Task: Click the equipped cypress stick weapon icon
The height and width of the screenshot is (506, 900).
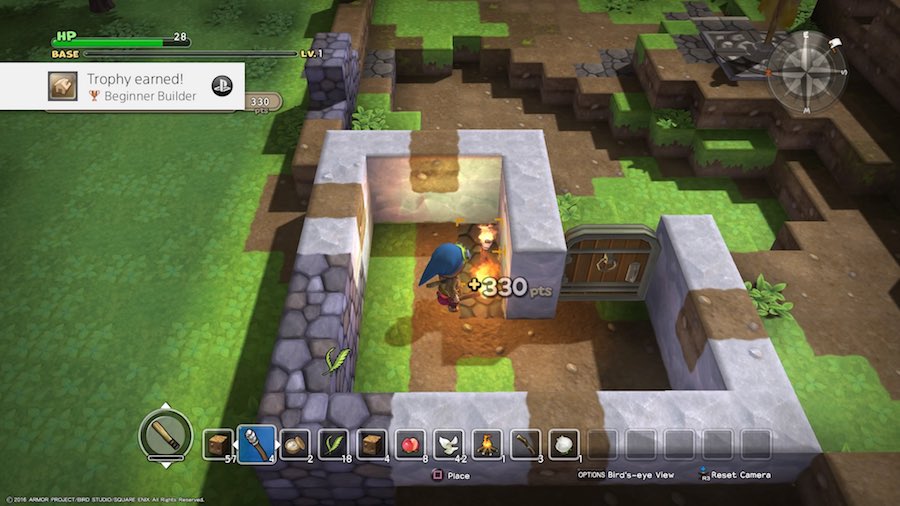Action: [x=164, y=432]
